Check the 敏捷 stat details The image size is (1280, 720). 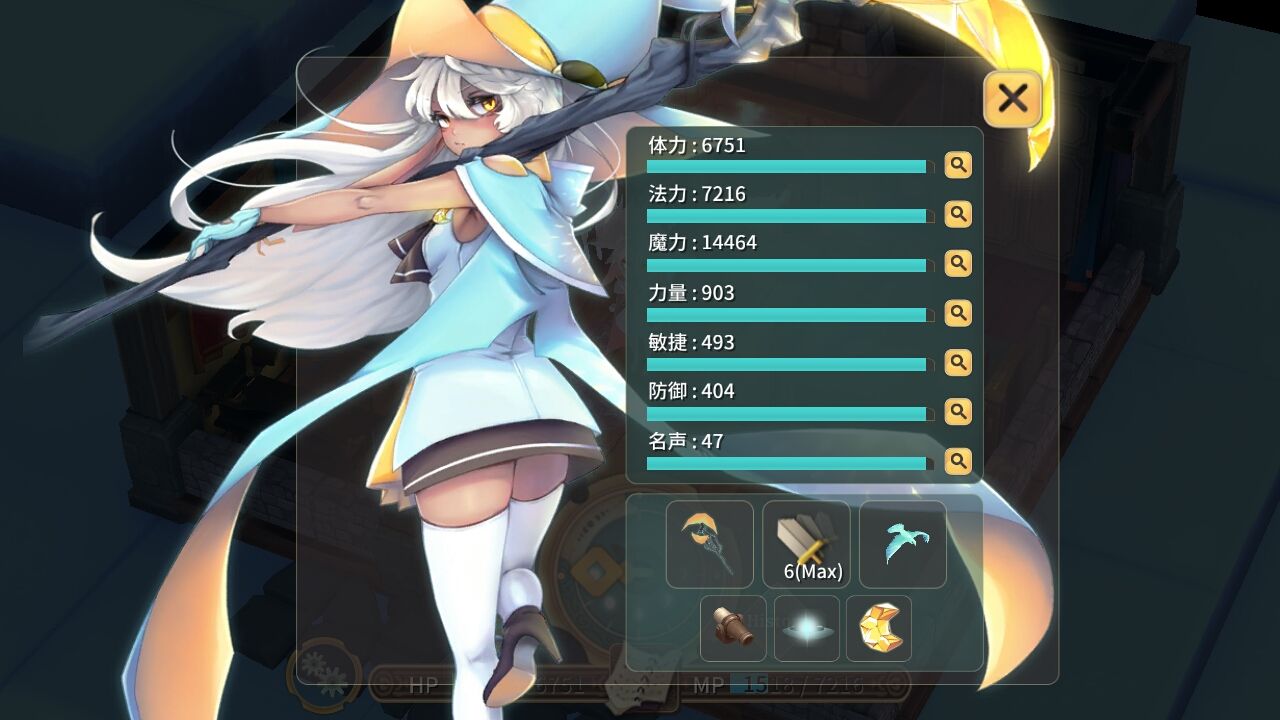coord(958,363)
